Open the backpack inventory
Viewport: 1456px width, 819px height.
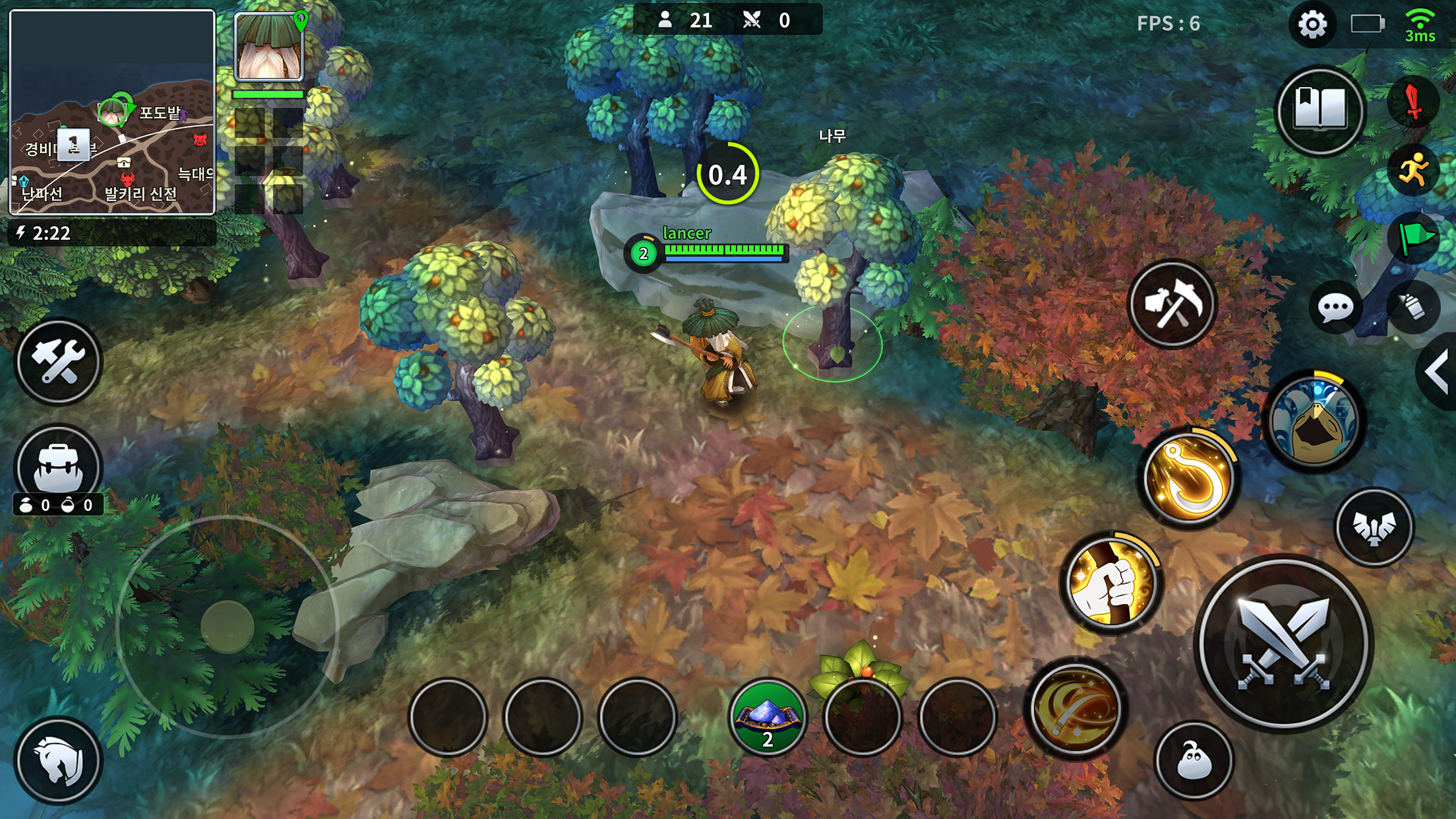pyautogui.click(x=58, y=467)
